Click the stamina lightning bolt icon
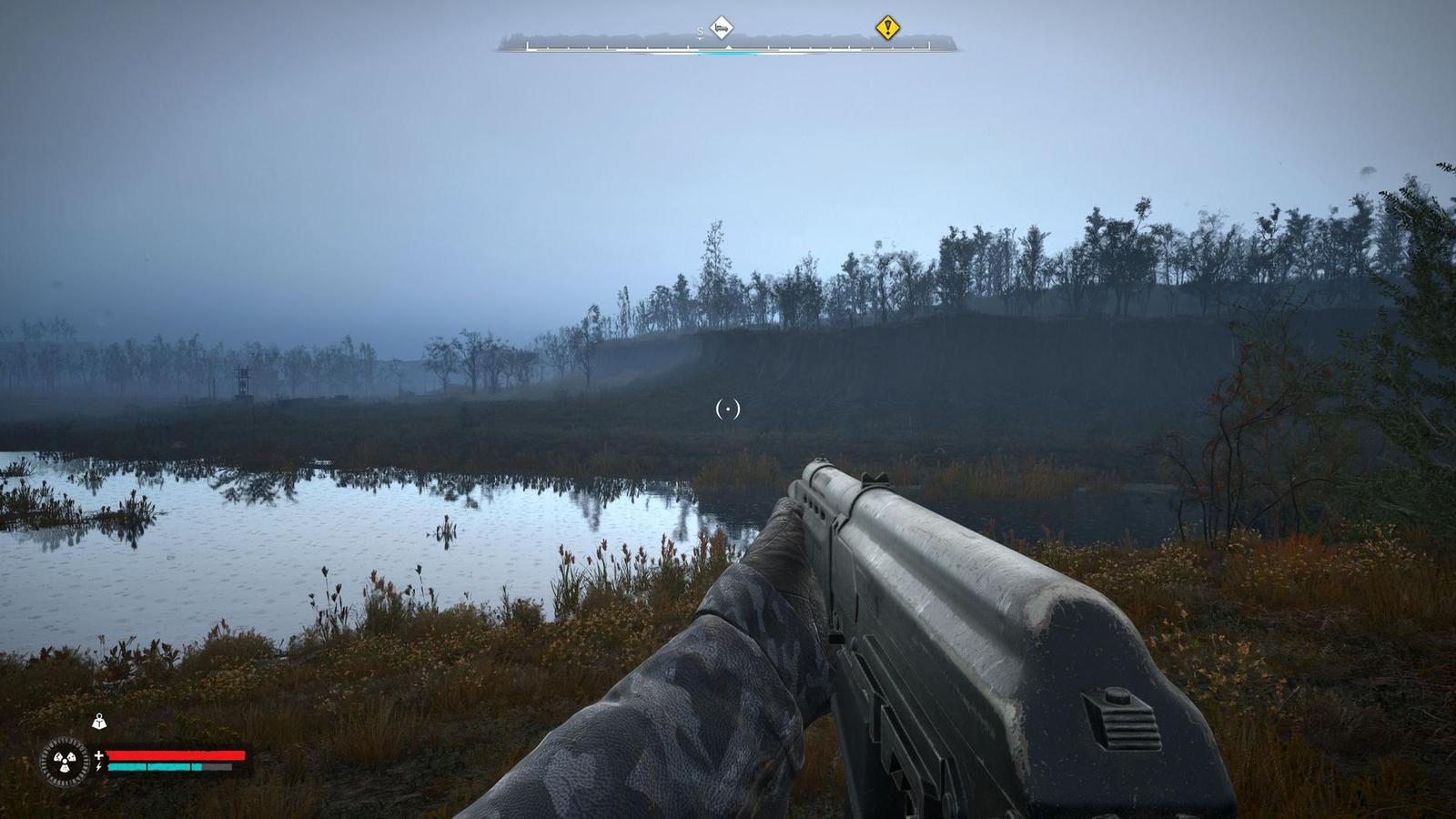The width and height of the screenshot is (1456, 819). pos(98,766)
